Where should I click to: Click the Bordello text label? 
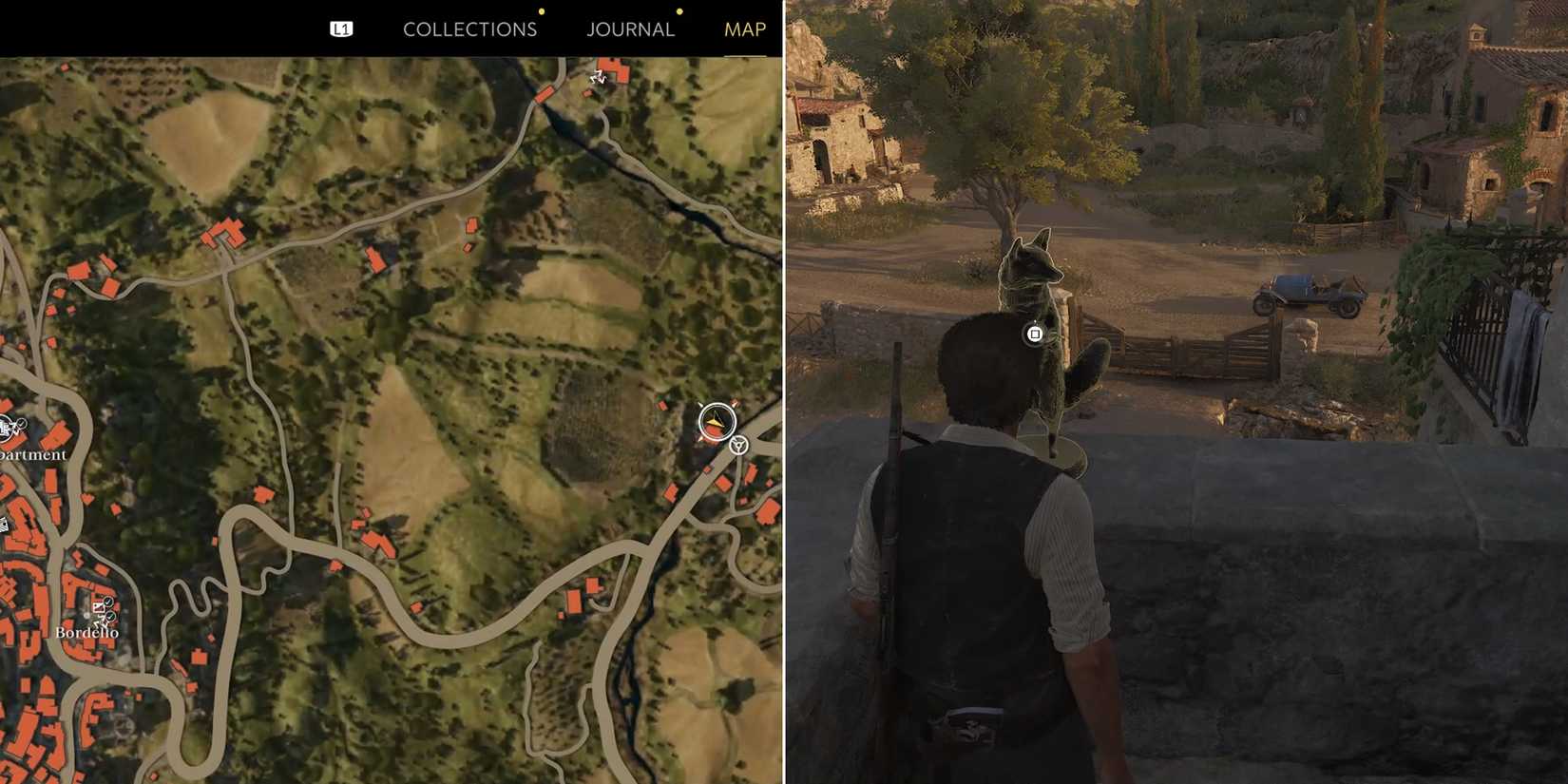[x=87, y=633]
